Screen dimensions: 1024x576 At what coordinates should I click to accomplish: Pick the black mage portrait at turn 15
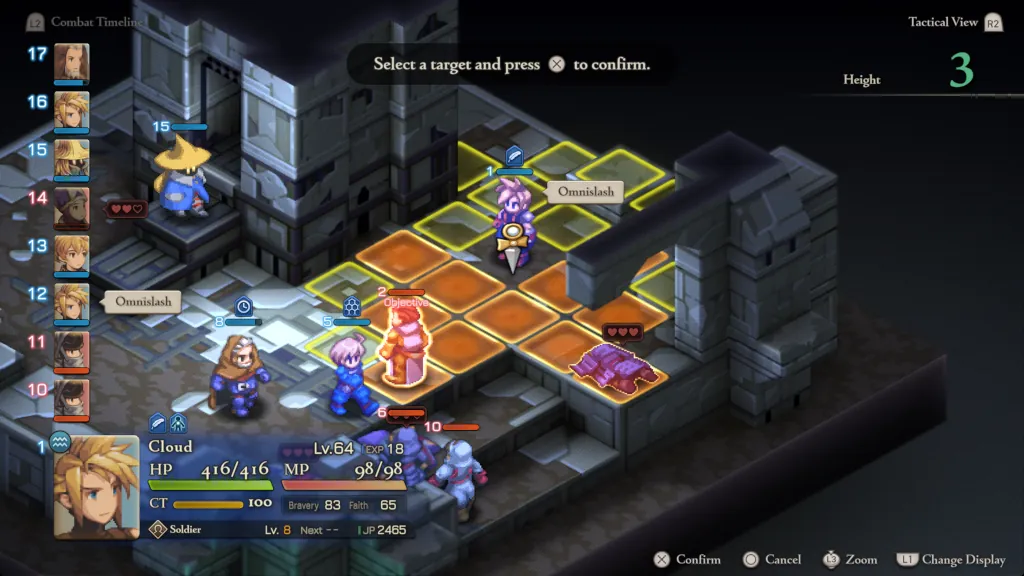point(71,158)
